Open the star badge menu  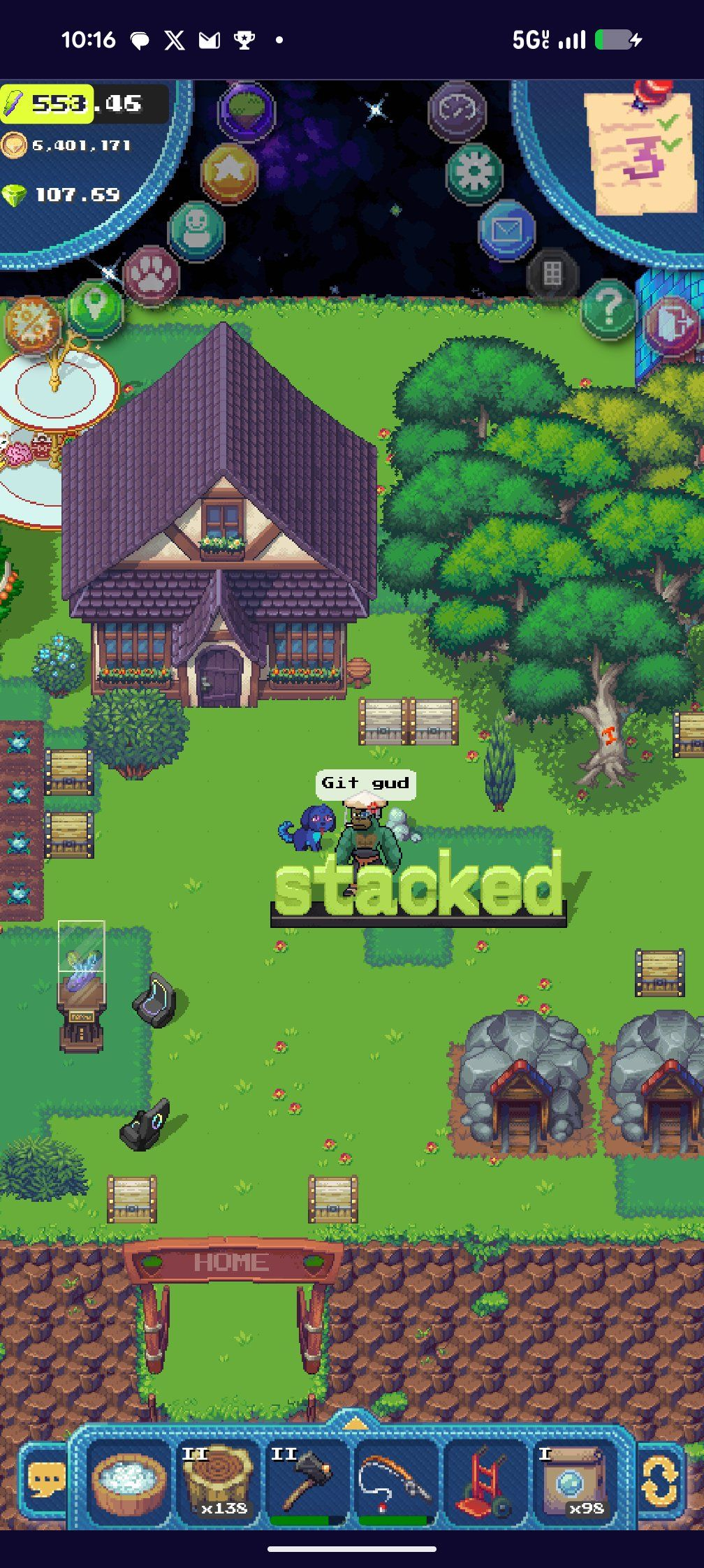[x=229, y=172]
